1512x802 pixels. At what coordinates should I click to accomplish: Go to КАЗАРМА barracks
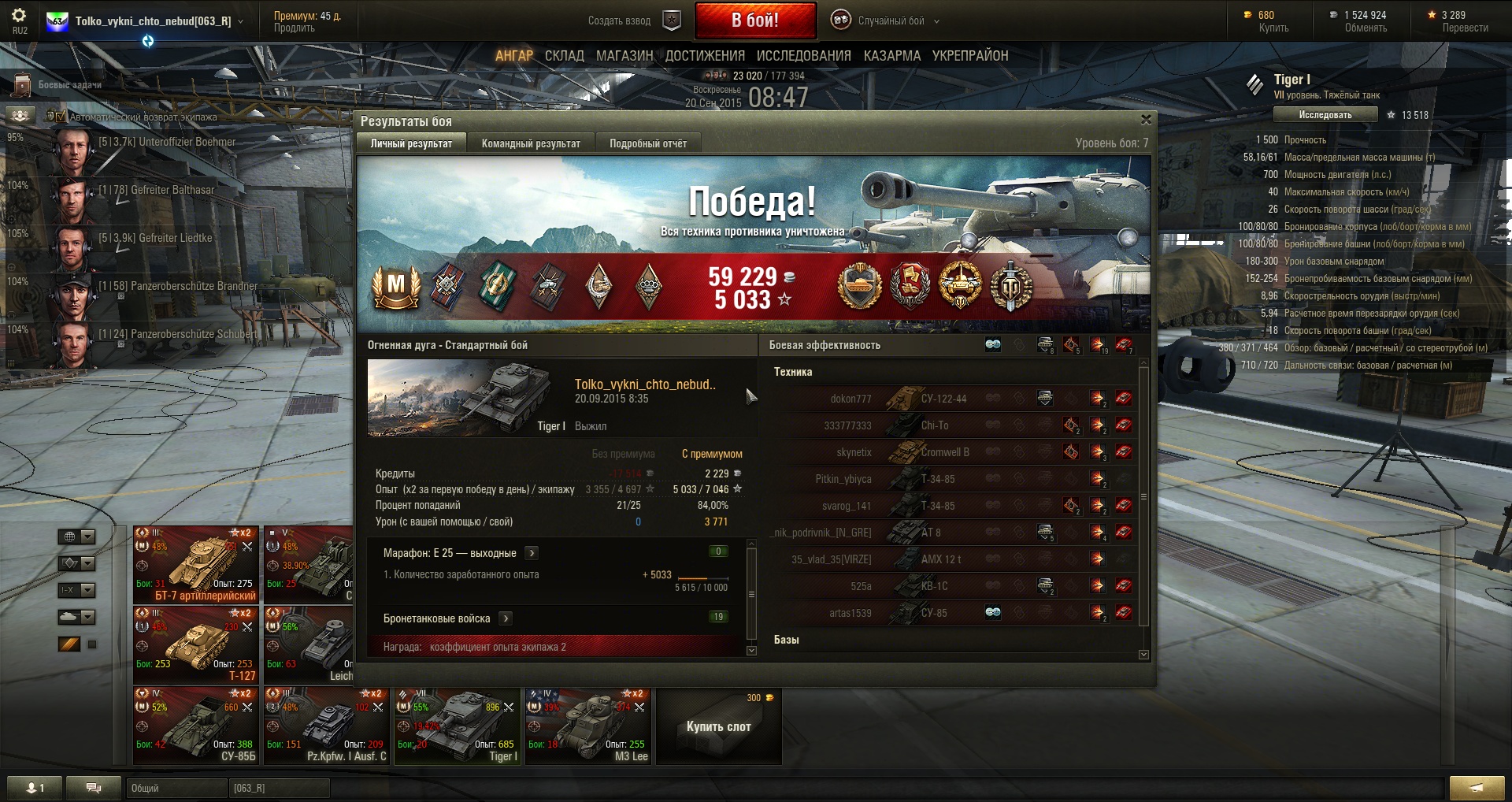pyautogui.click(x=891, y=56)
